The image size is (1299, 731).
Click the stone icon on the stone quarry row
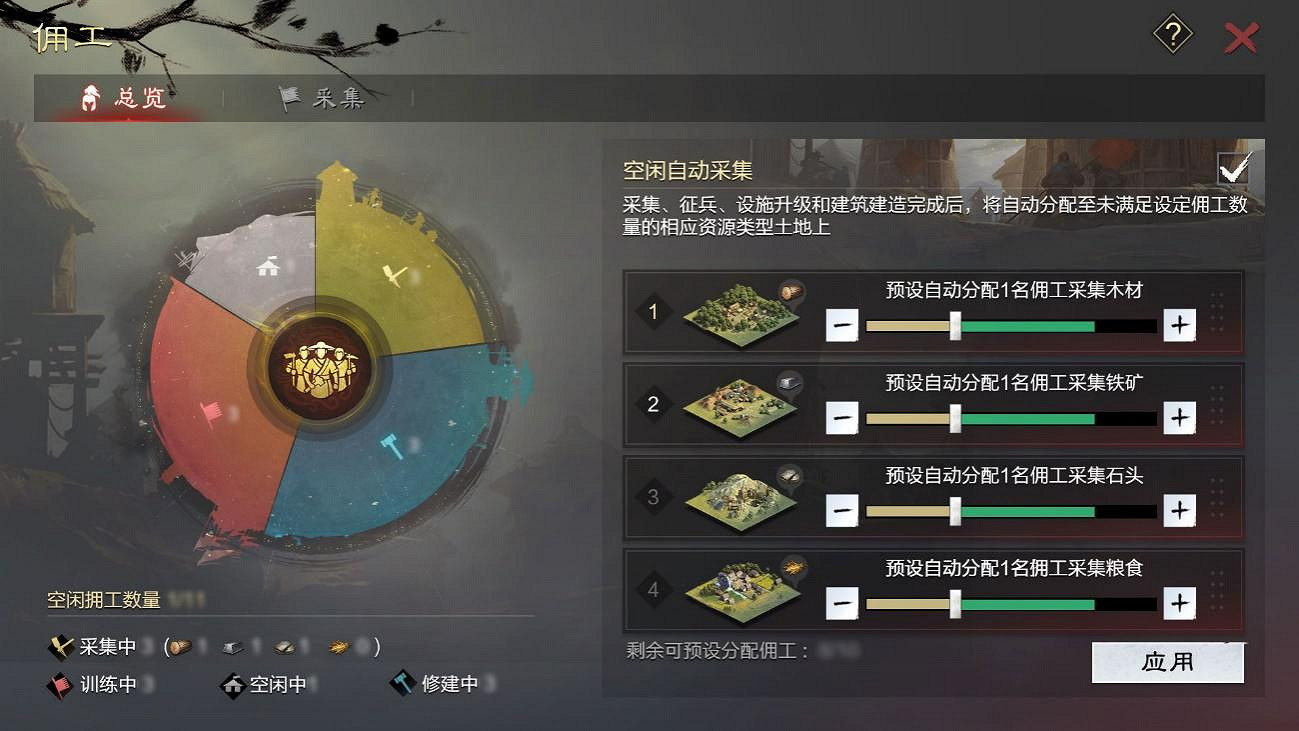click(790, 475)
